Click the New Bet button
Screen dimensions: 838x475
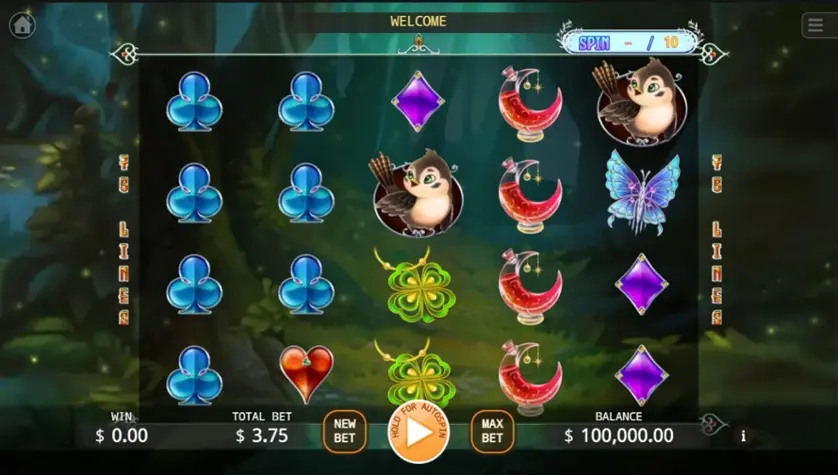pyautogui.click(x=344, y=431)
